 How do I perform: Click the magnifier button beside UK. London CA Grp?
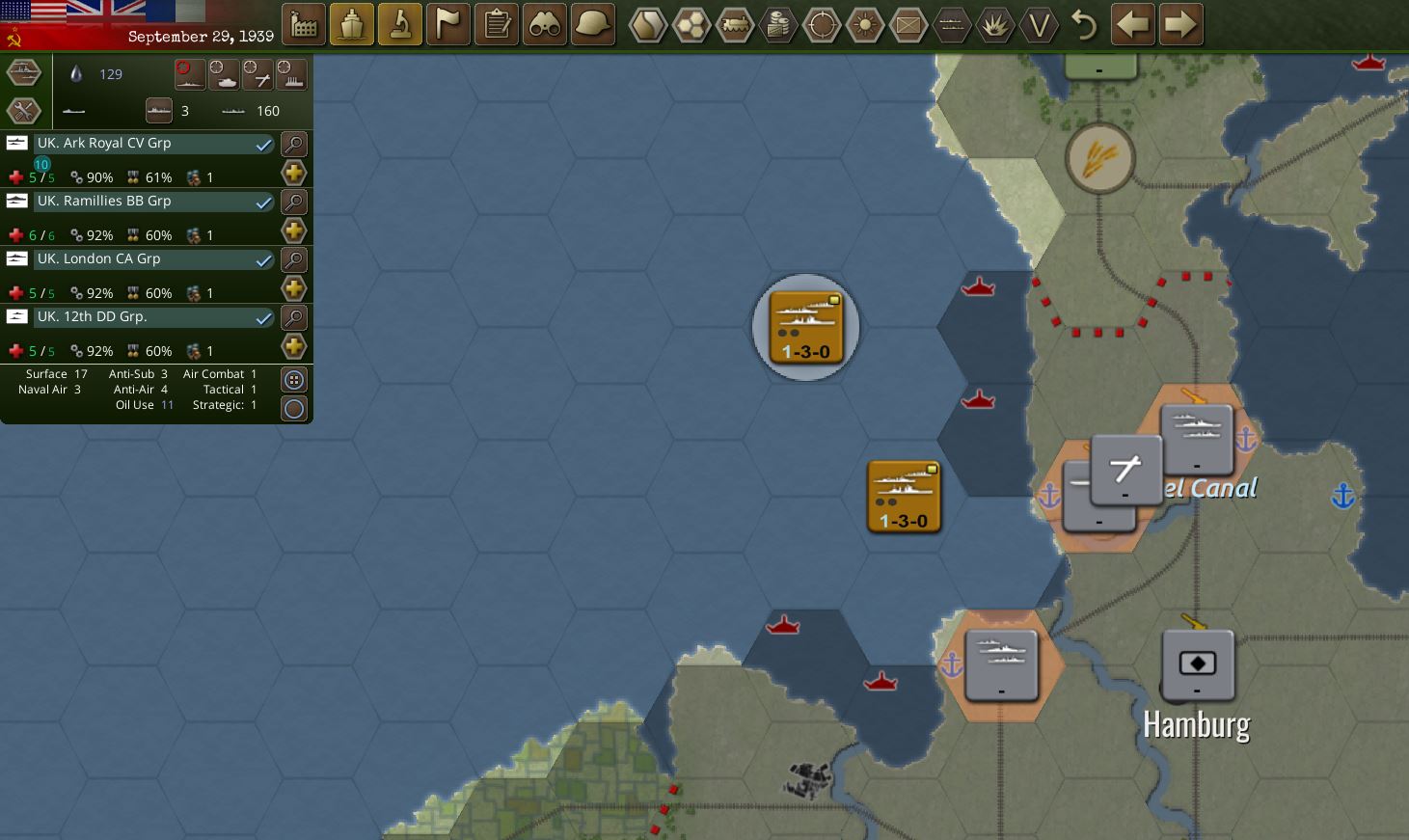[x=293, y=259]
